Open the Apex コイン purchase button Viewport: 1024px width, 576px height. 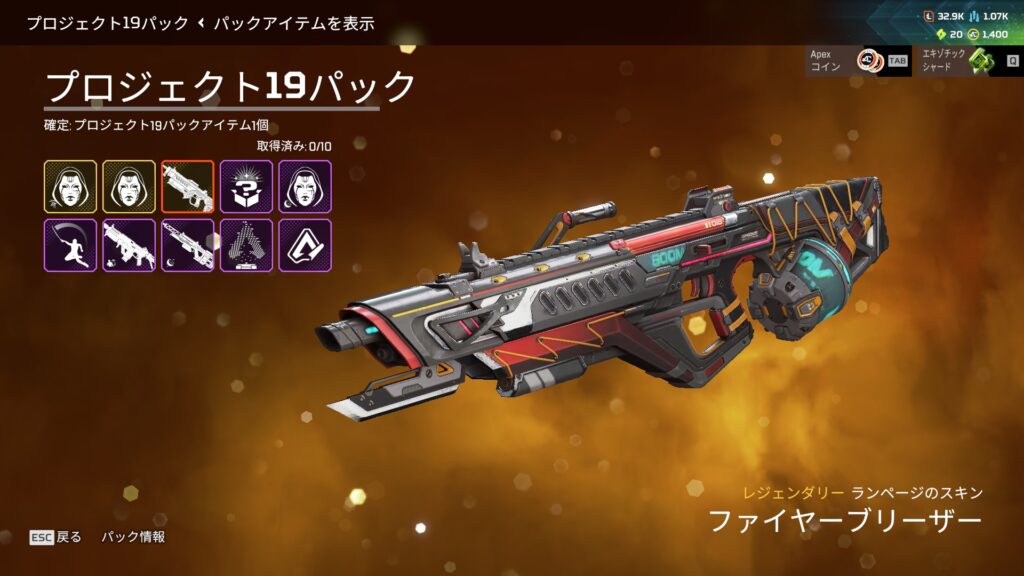845,60
